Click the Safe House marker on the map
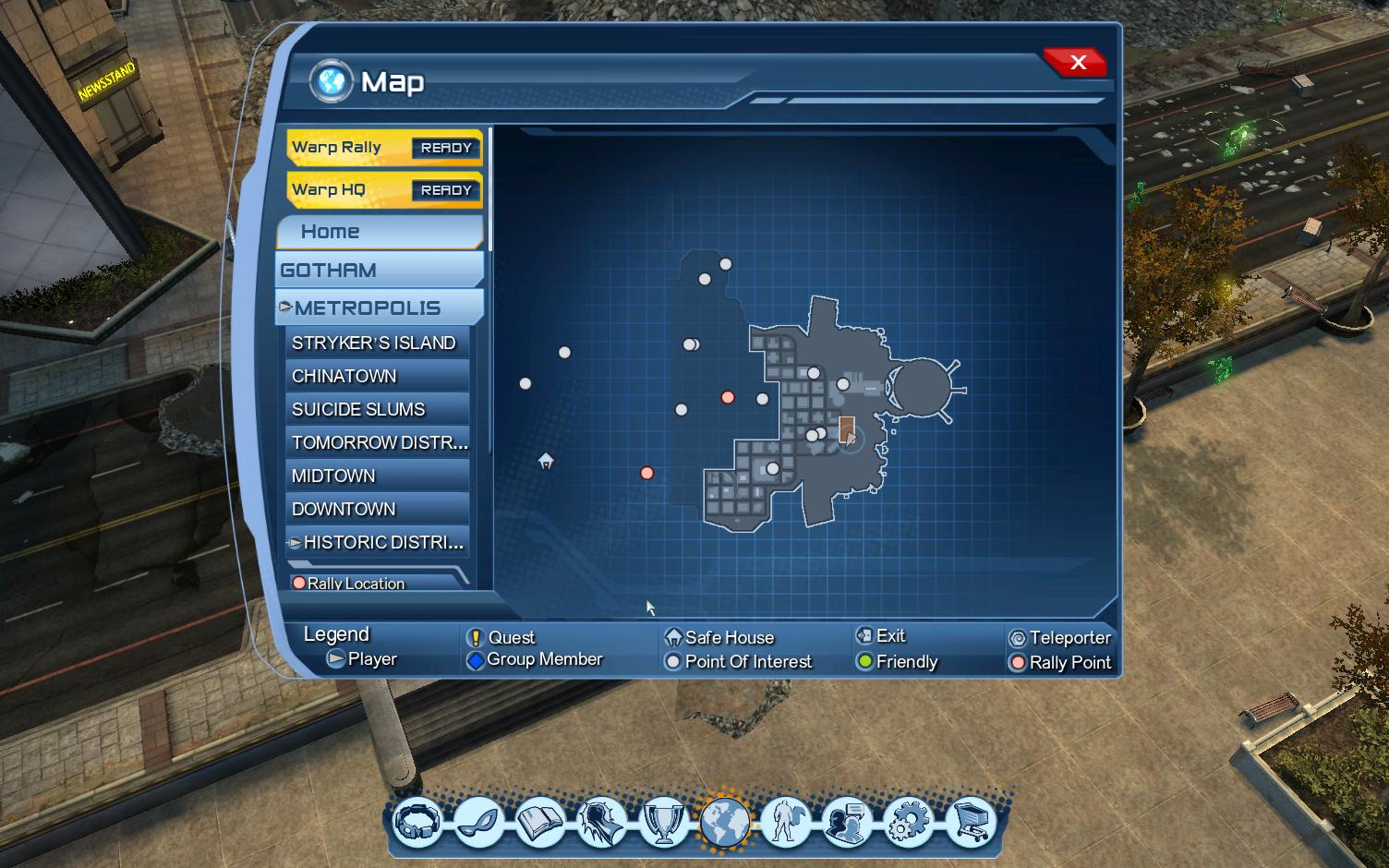 coord(545,463)
